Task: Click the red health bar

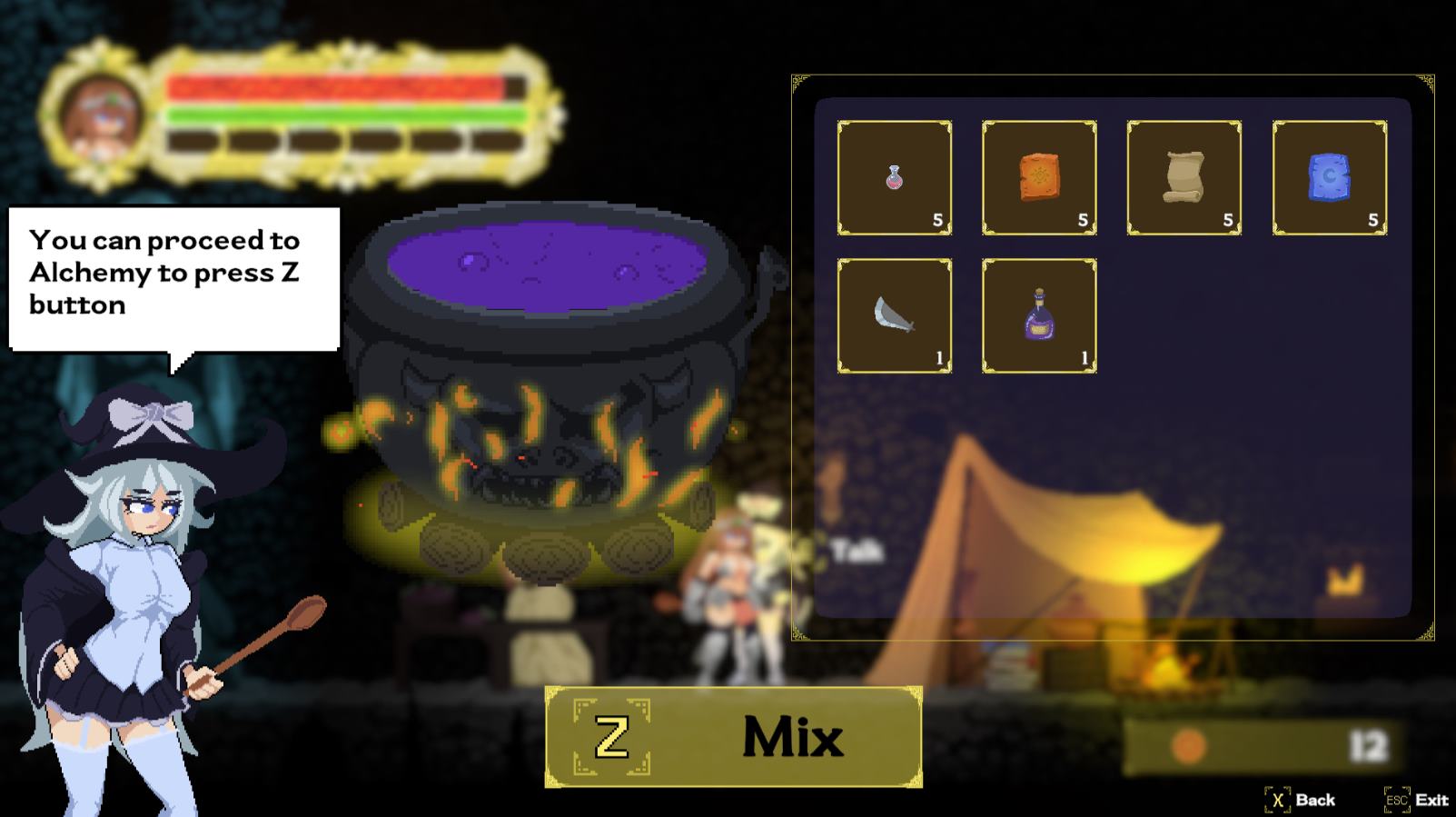Action: tap(336, 88)
